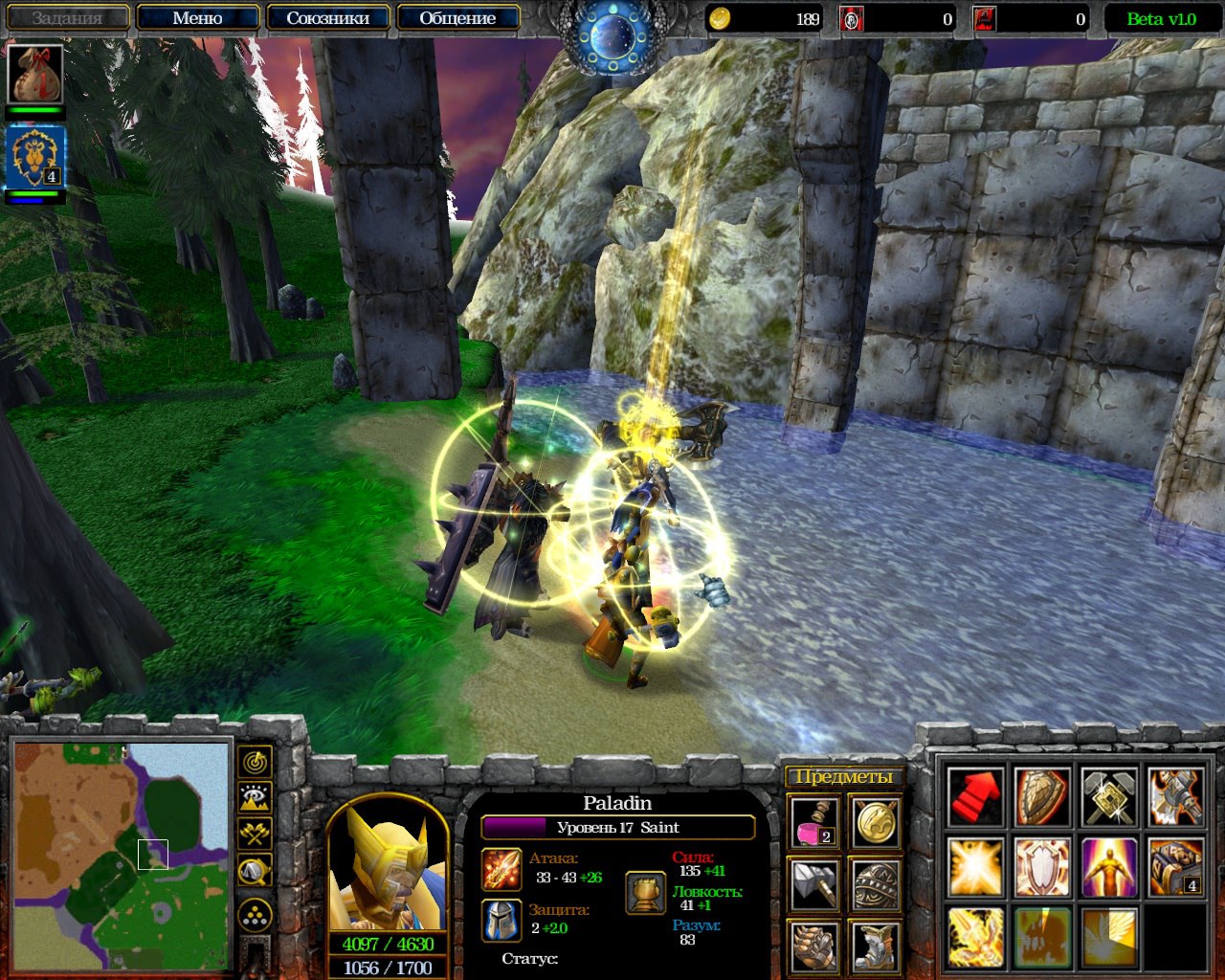Activate the golden winged figure ability

[x=1109, y=867]
